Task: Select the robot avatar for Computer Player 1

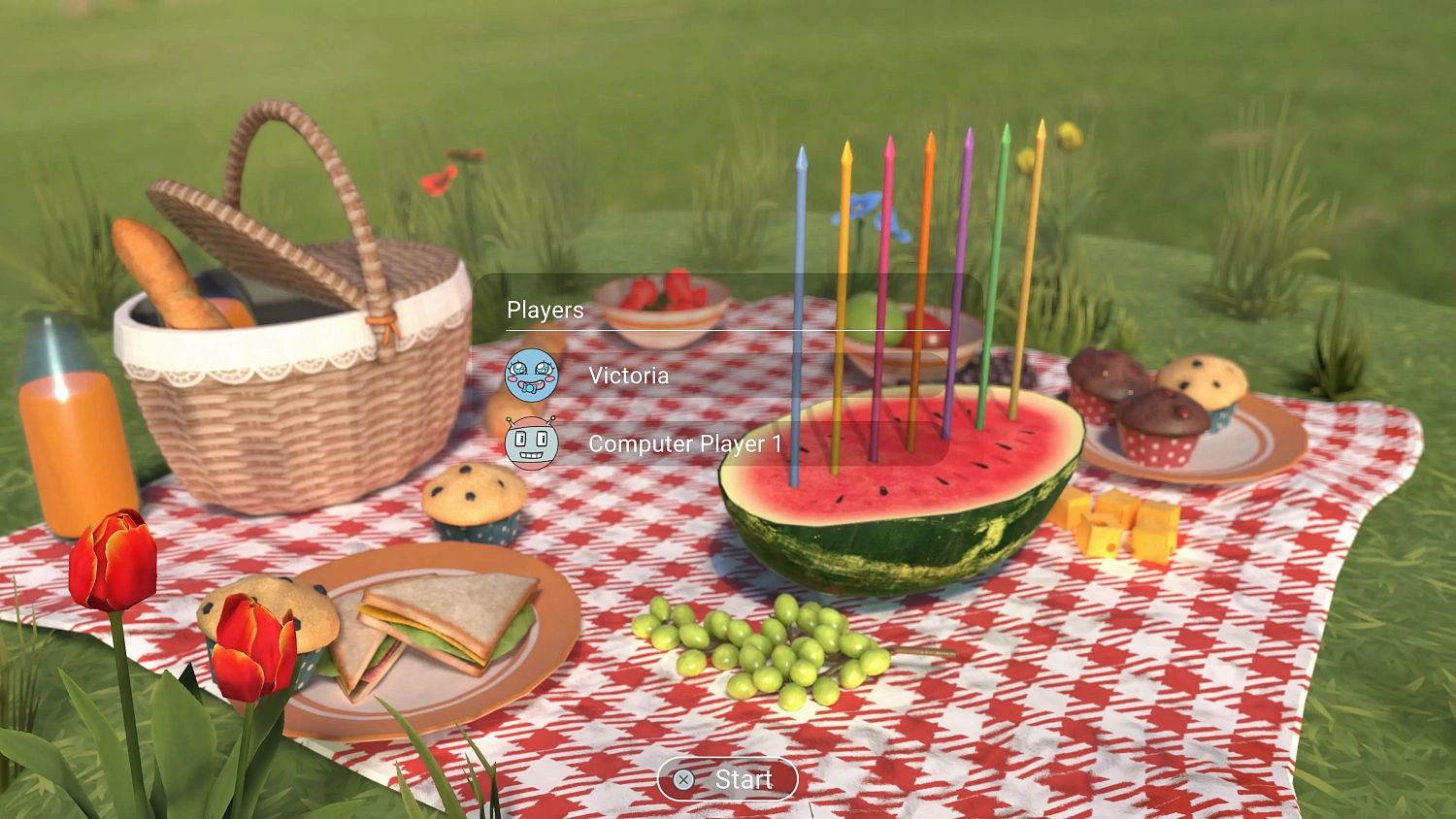Action: coord(532,443)
